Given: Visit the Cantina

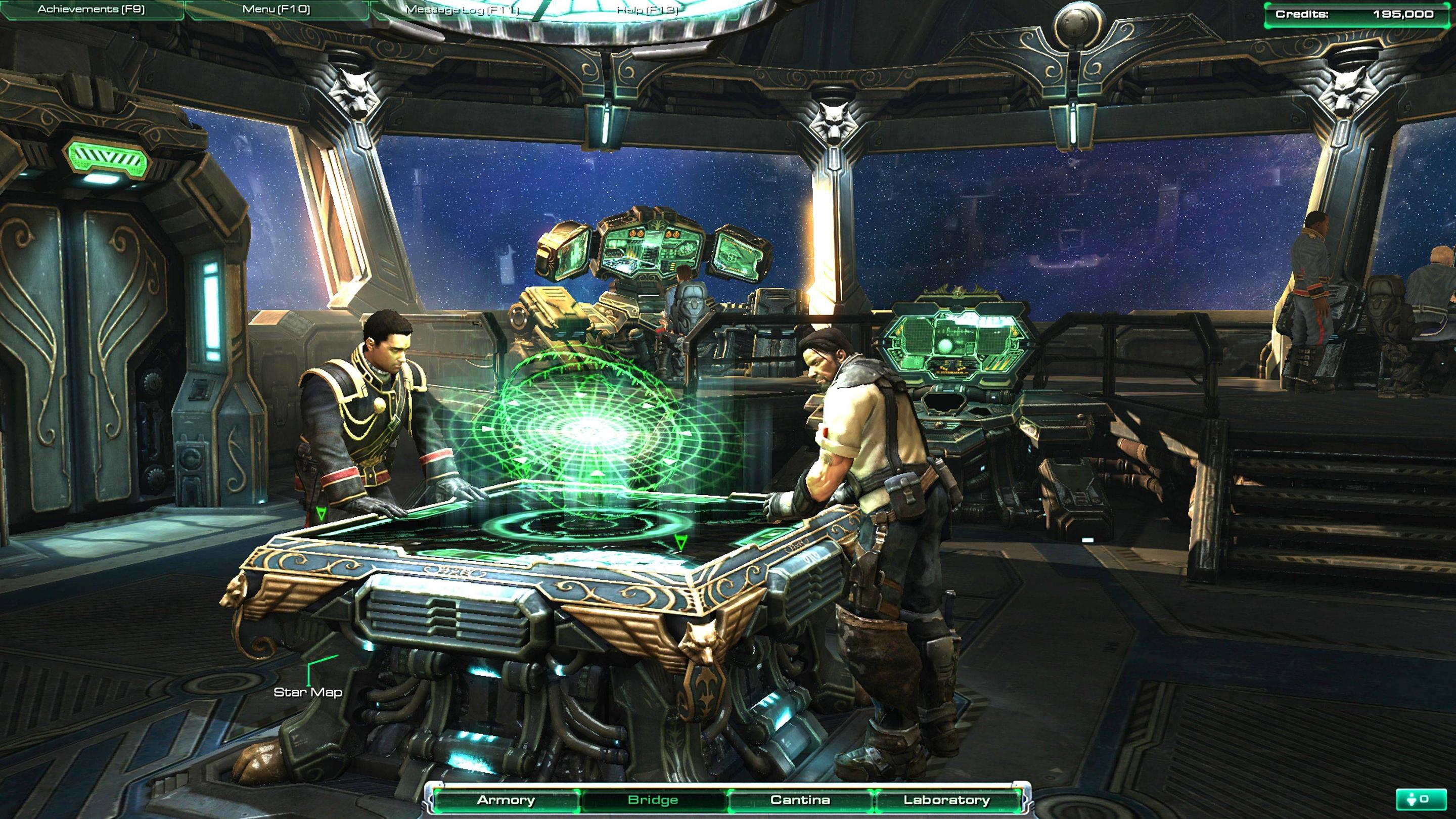Looking at the screenshot, I should click(800, 800).
